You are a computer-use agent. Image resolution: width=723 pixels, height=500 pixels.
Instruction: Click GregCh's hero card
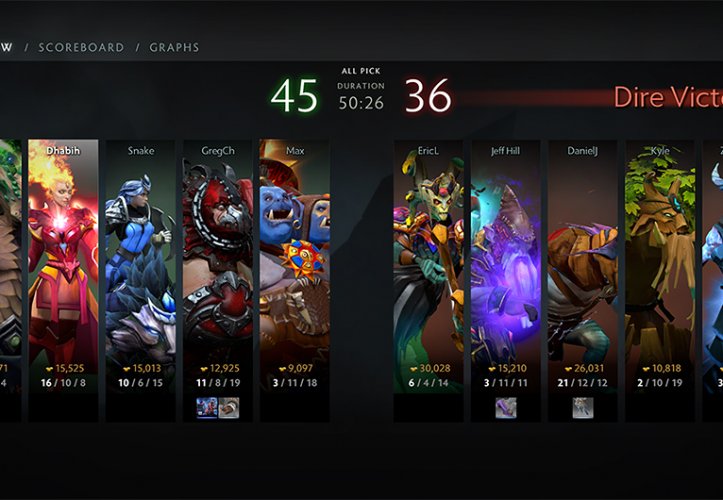click(218, 260)
